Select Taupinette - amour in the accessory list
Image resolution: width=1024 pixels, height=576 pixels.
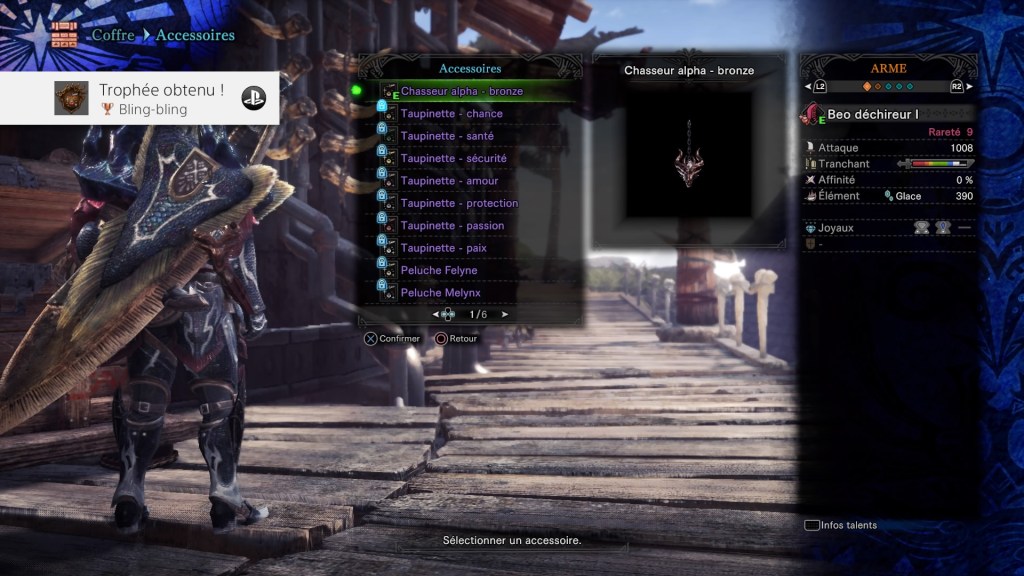click(449, 181)
